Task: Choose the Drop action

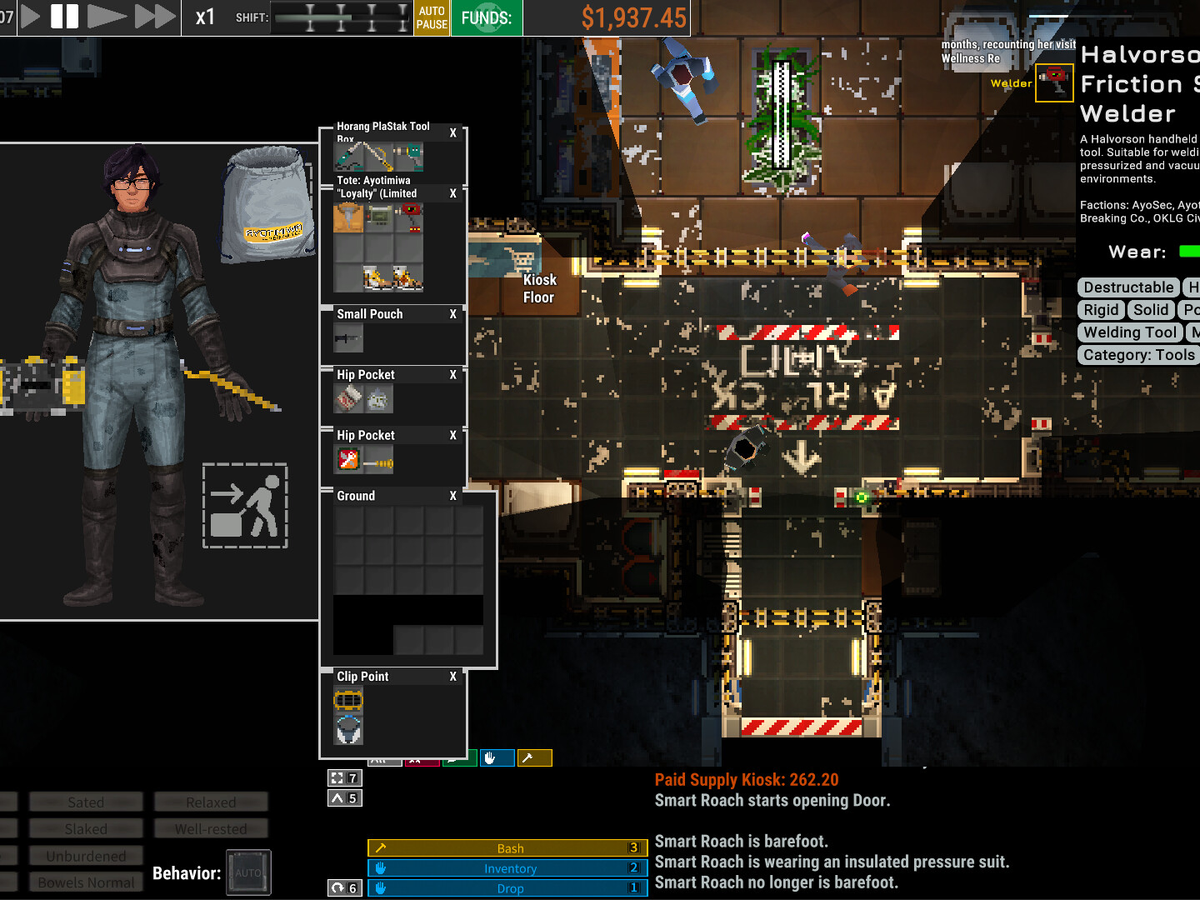Action: pyautogui.click(x=510, y=888)
